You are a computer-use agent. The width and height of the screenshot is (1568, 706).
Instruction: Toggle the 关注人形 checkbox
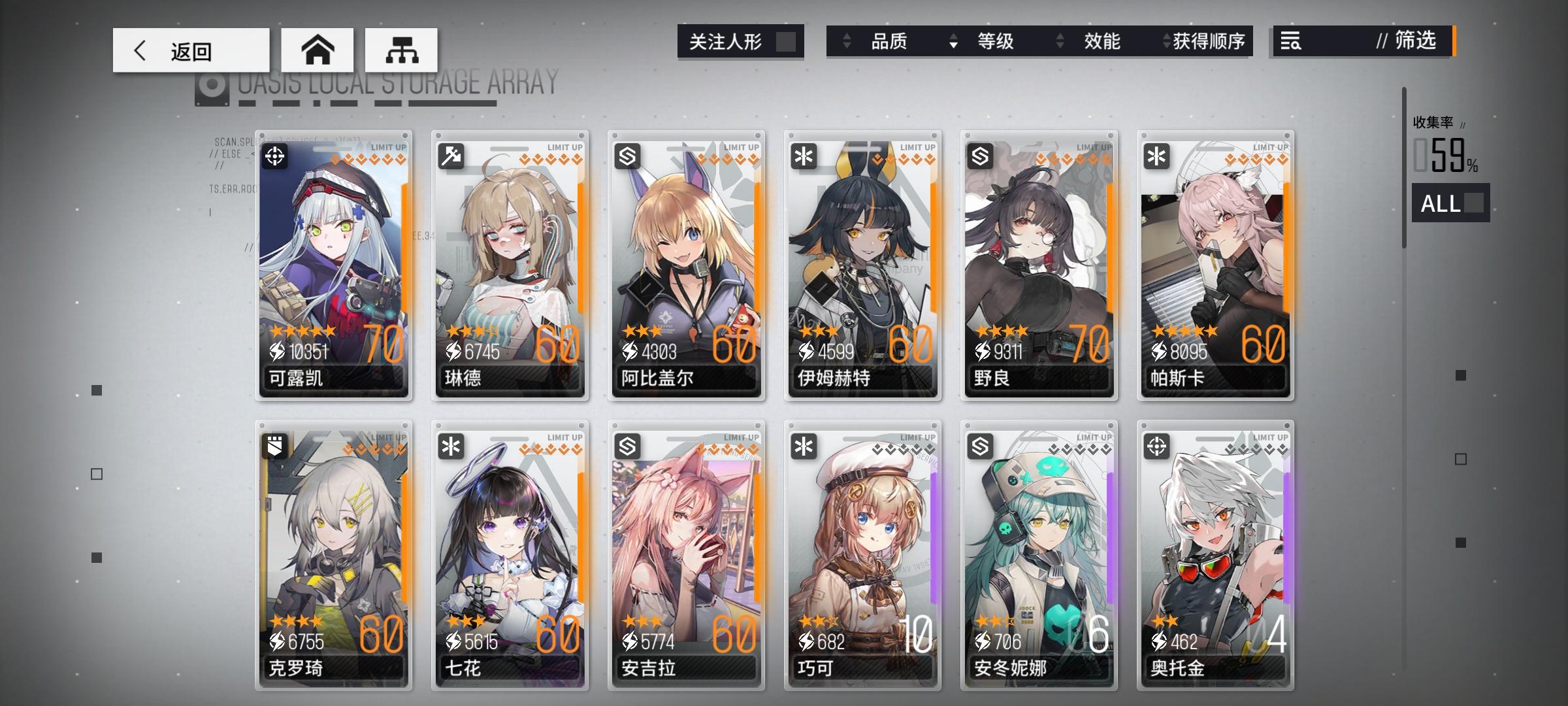coord(787,41)
